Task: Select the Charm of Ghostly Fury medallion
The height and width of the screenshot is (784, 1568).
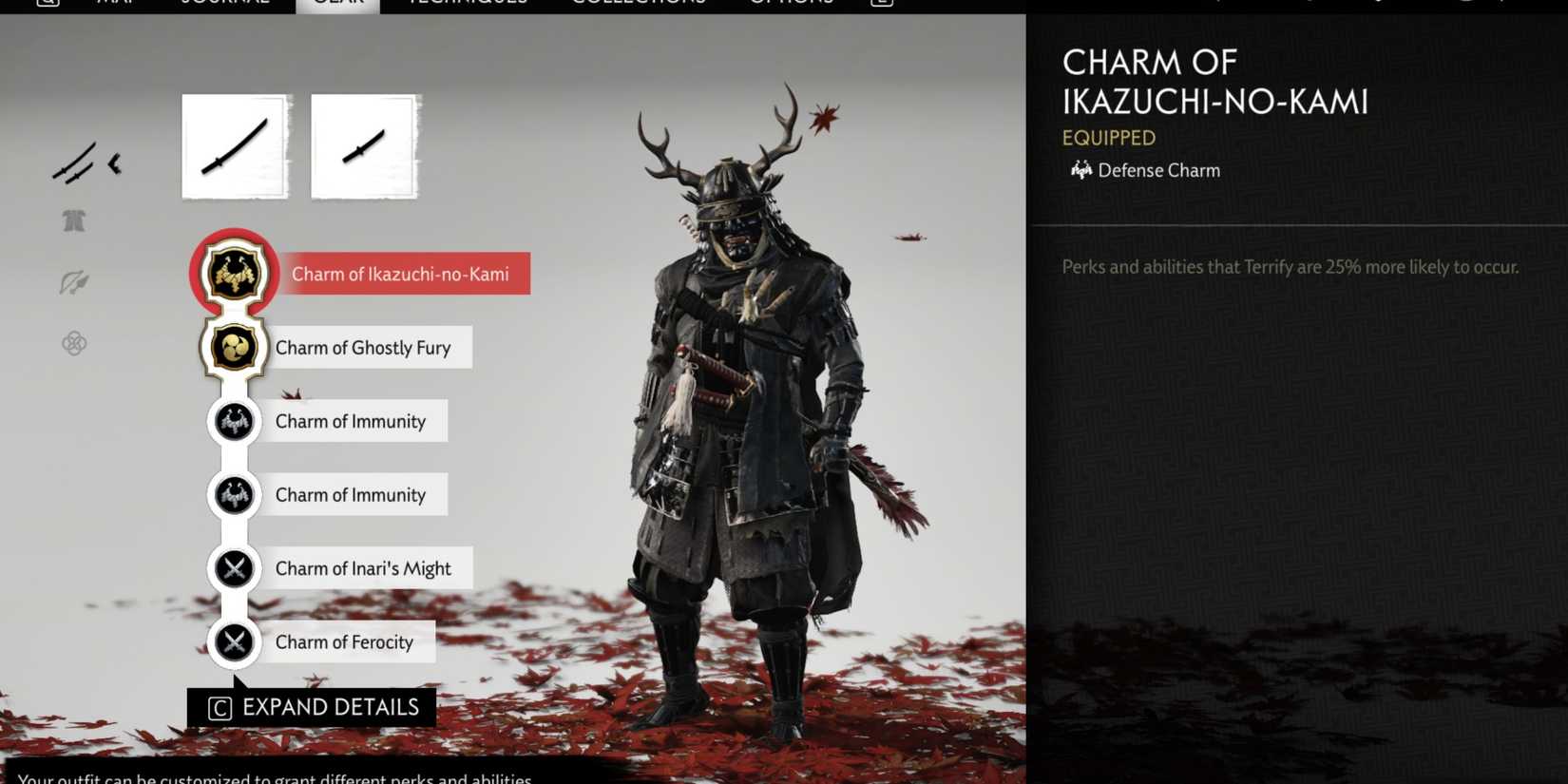Action: 234,347
